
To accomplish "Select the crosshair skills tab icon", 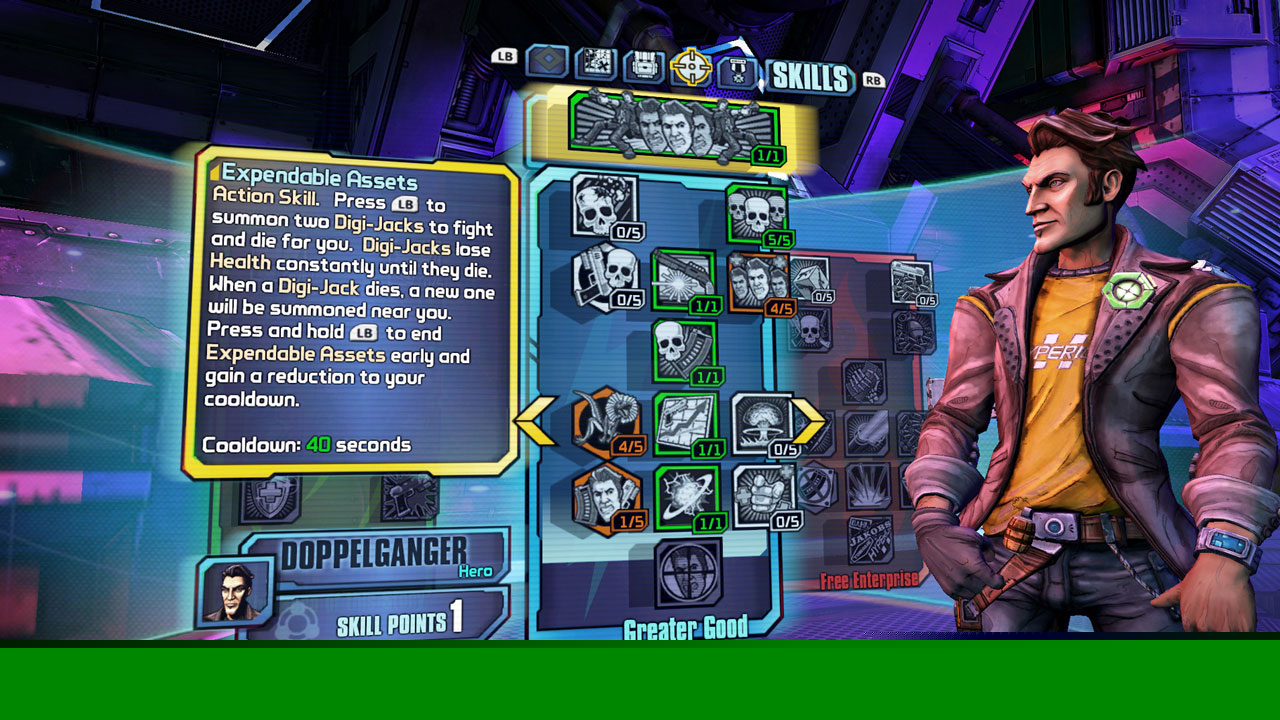I will coord(691,66).
